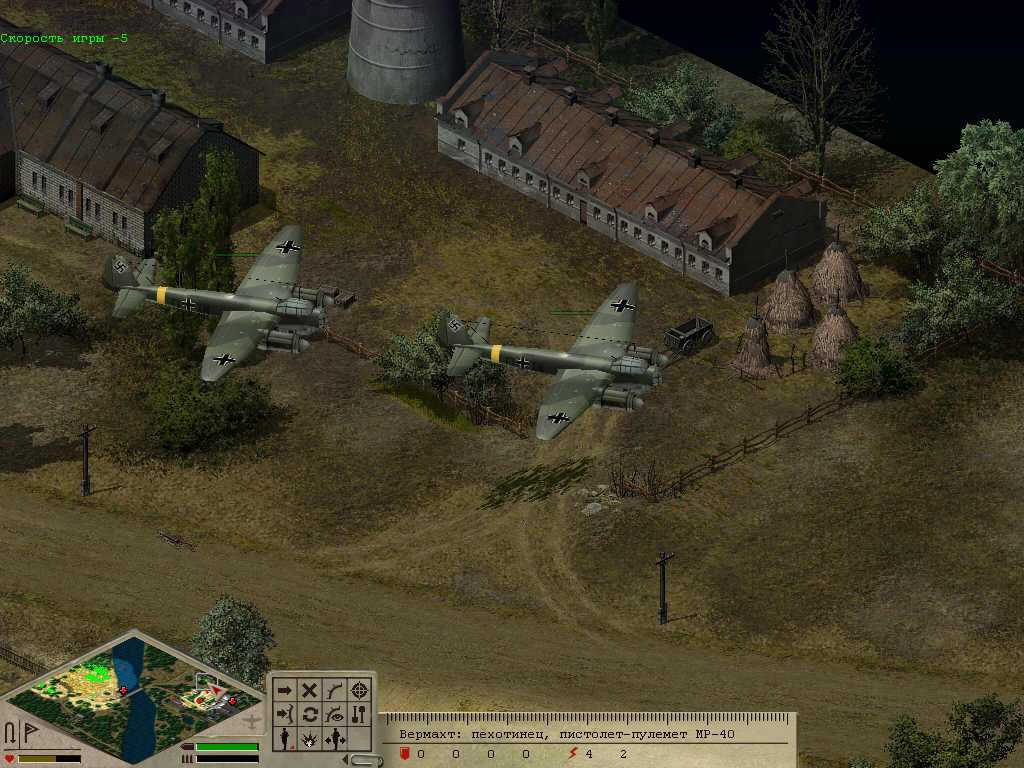Select the move command arrow icon
Image resolution: width=1024 pixels, height=768 pixels.
tap(285, 690)
